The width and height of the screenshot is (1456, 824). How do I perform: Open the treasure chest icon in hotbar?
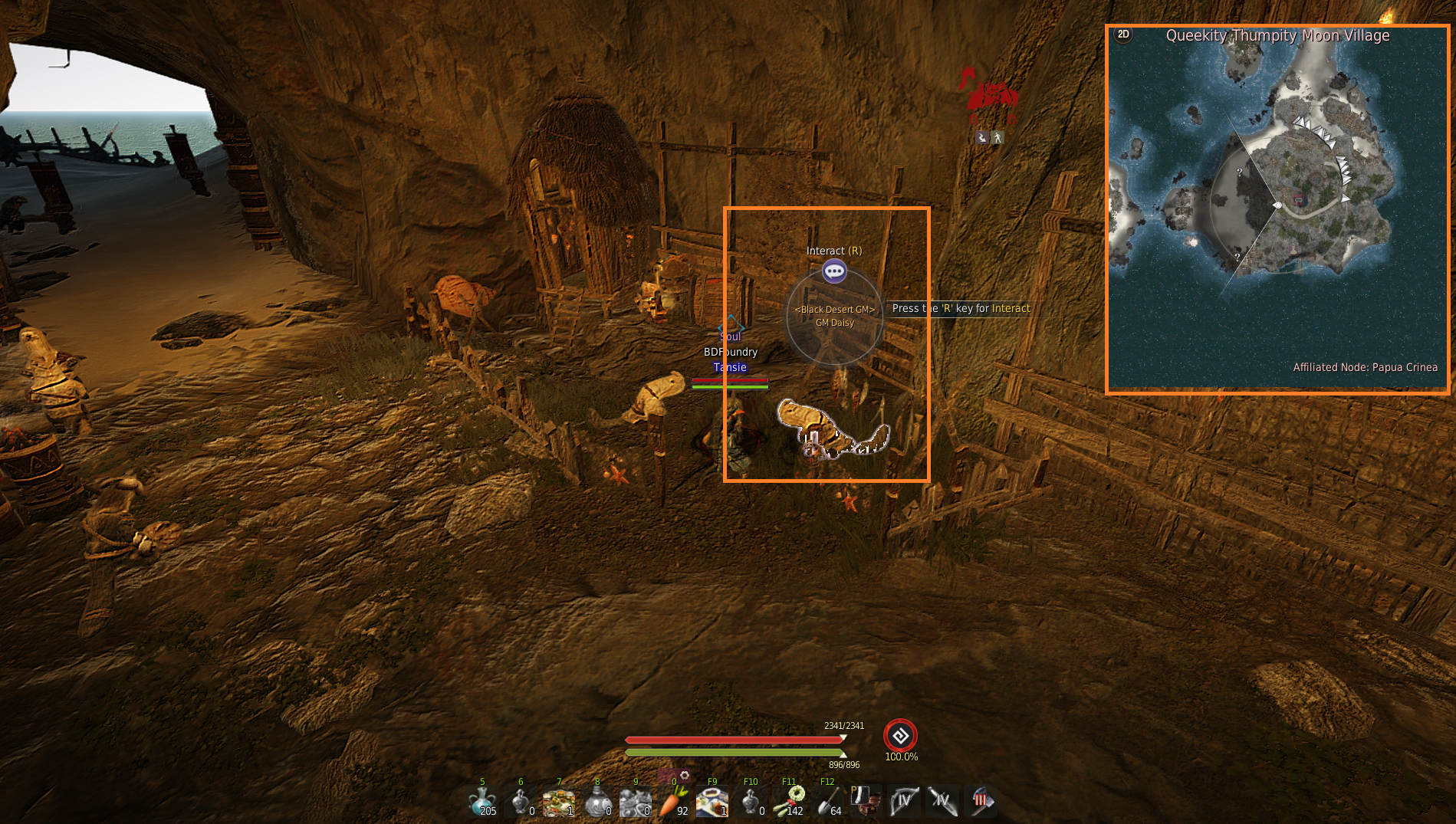865,802
